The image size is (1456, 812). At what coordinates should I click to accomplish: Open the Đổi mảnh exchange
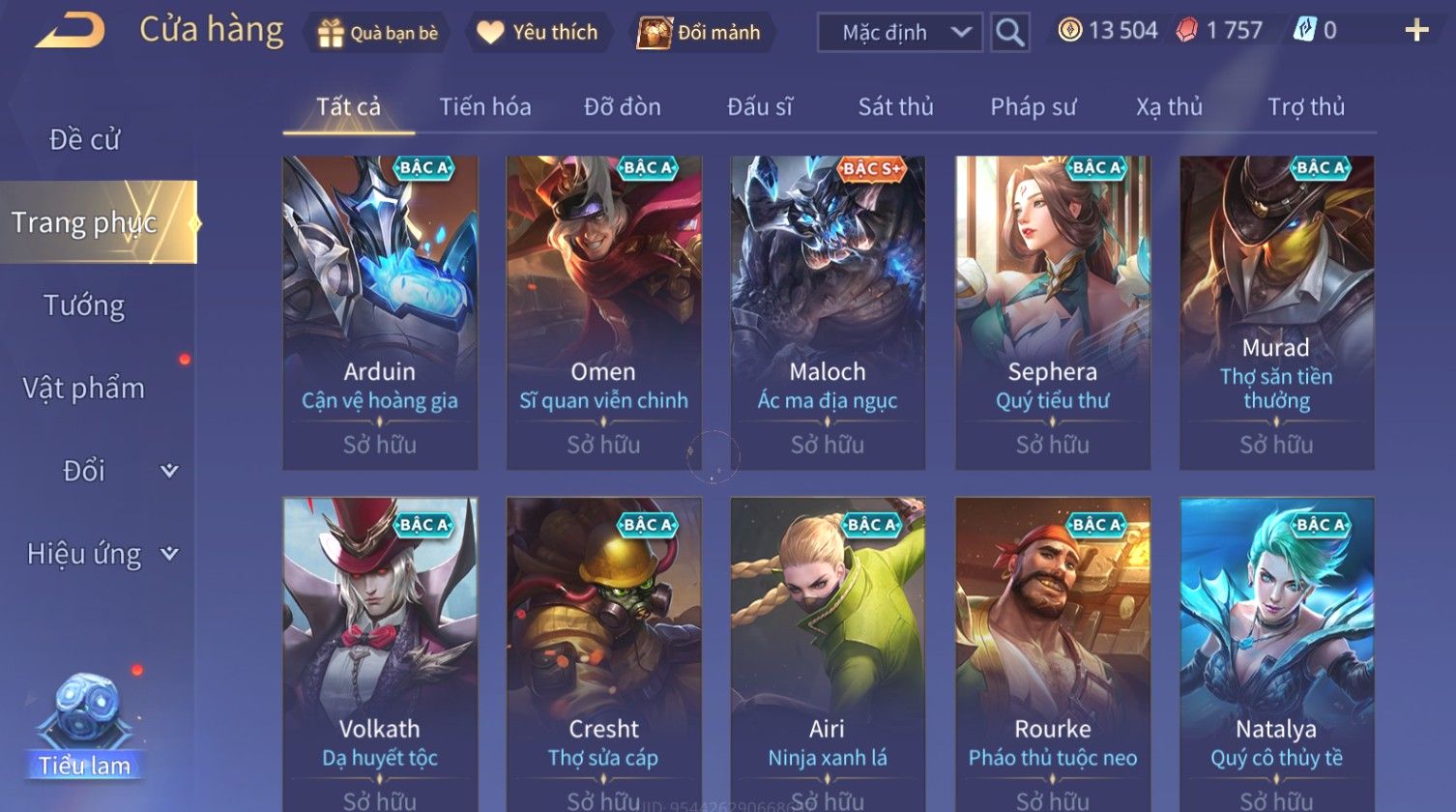click(x=700, y=33)
